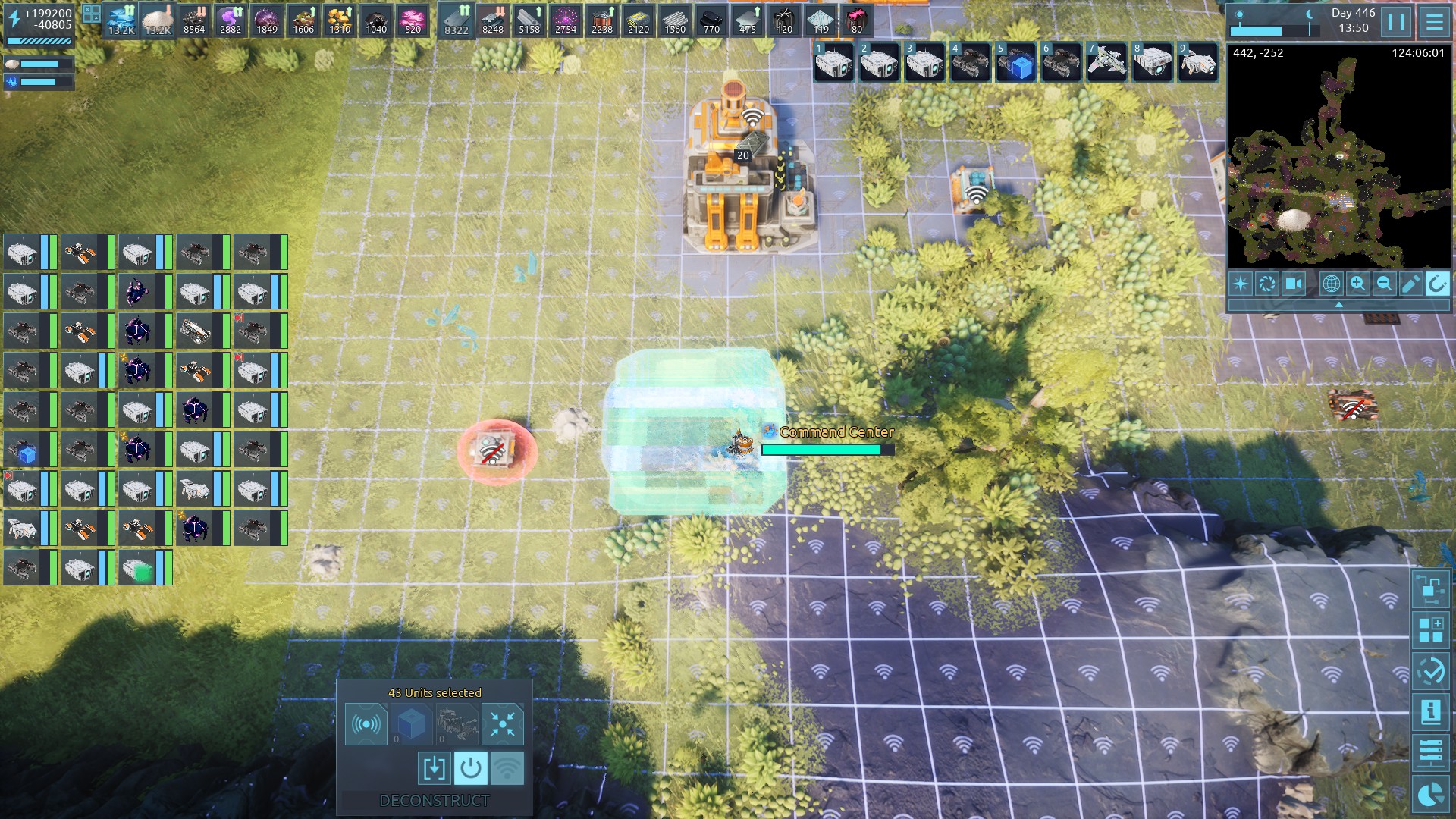Open the hamburger main menu
This screenshot has width=1456, height=819.
click(x=1434, y=22)
